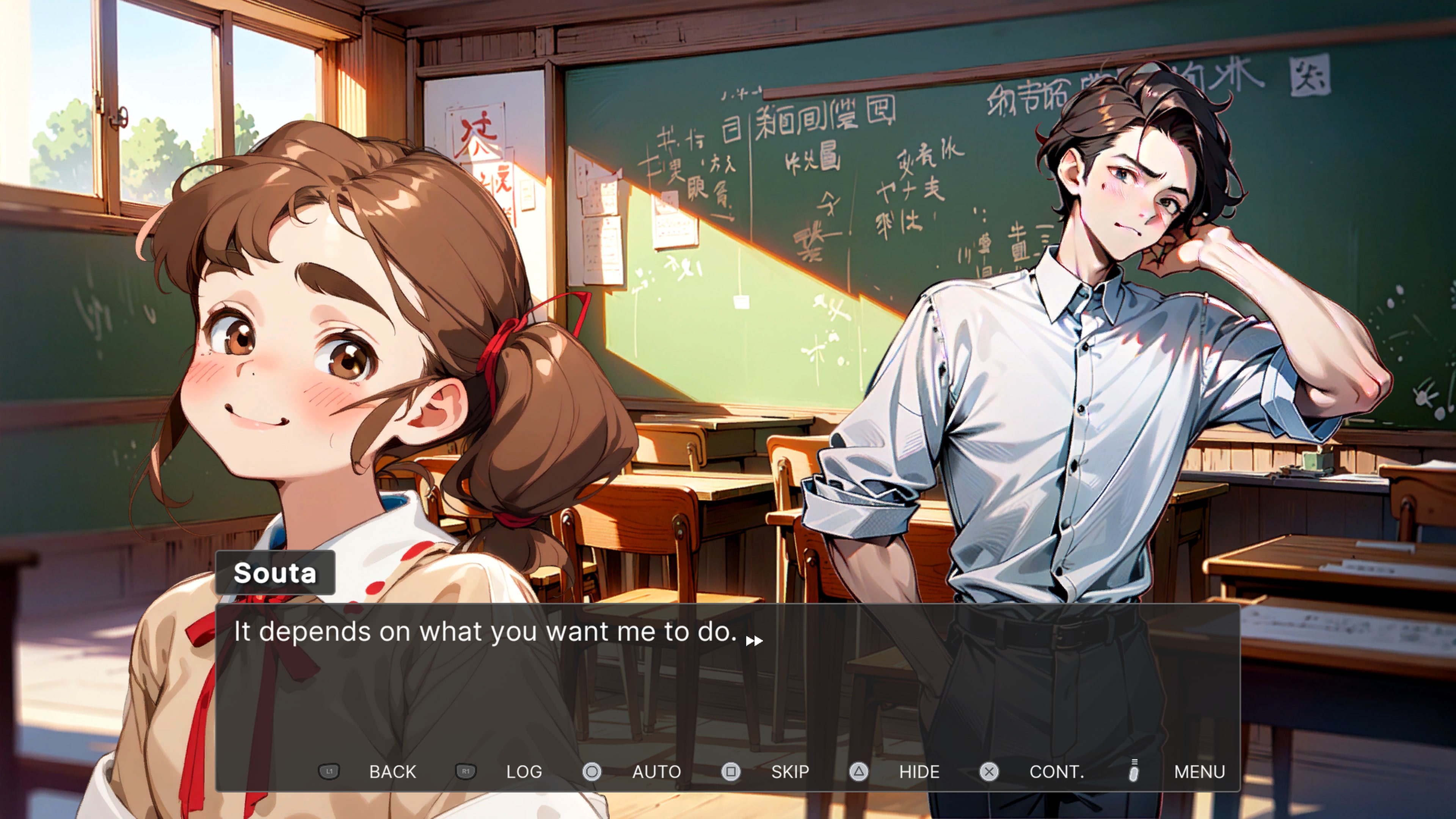This screenshot has width=1456, height=819.
Task: Click the circle button icon for AUTO
Action: coord(592,772)
